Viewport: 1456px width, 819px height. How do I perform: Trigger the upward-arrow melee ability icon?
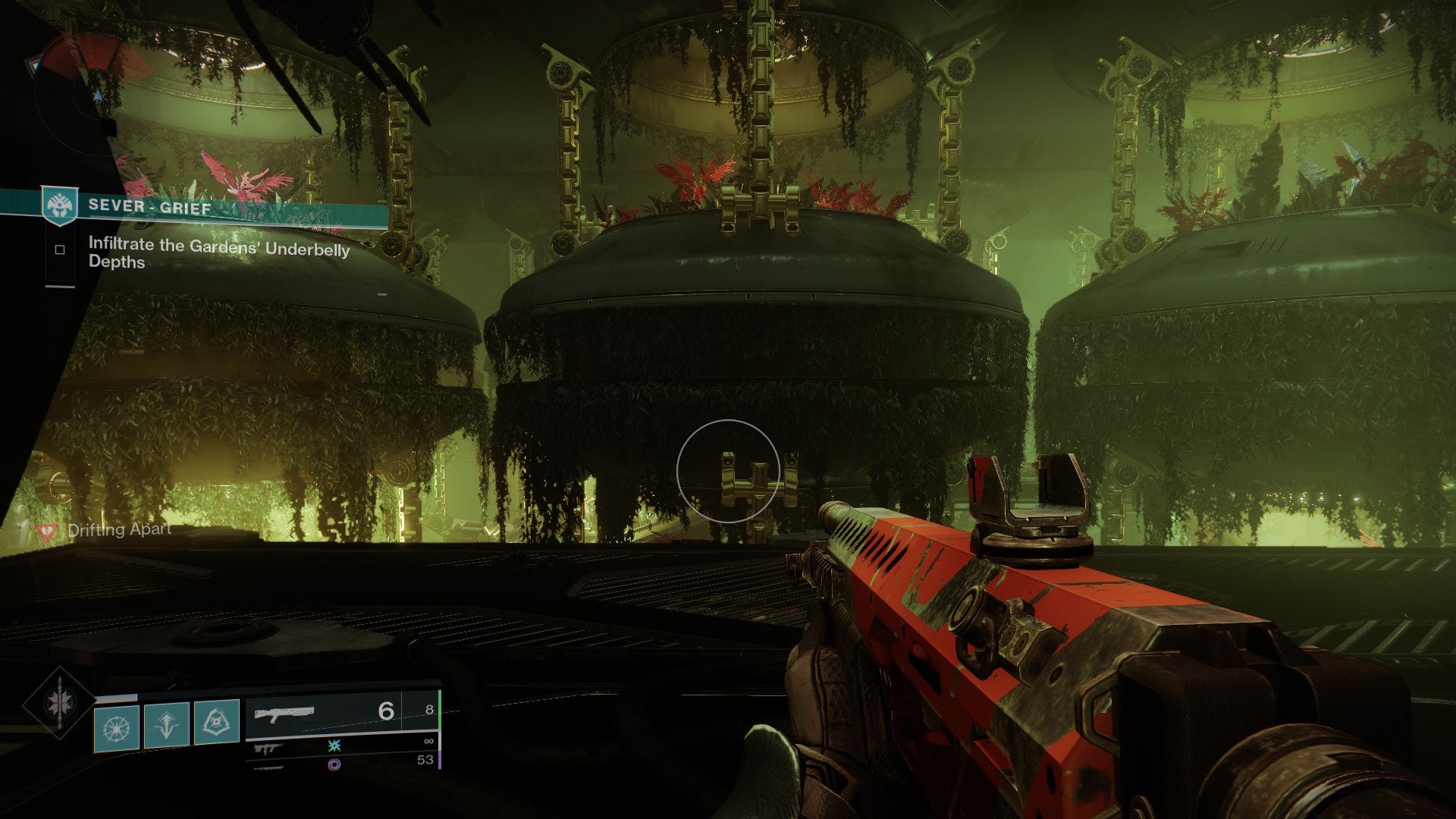pos(167,726)
